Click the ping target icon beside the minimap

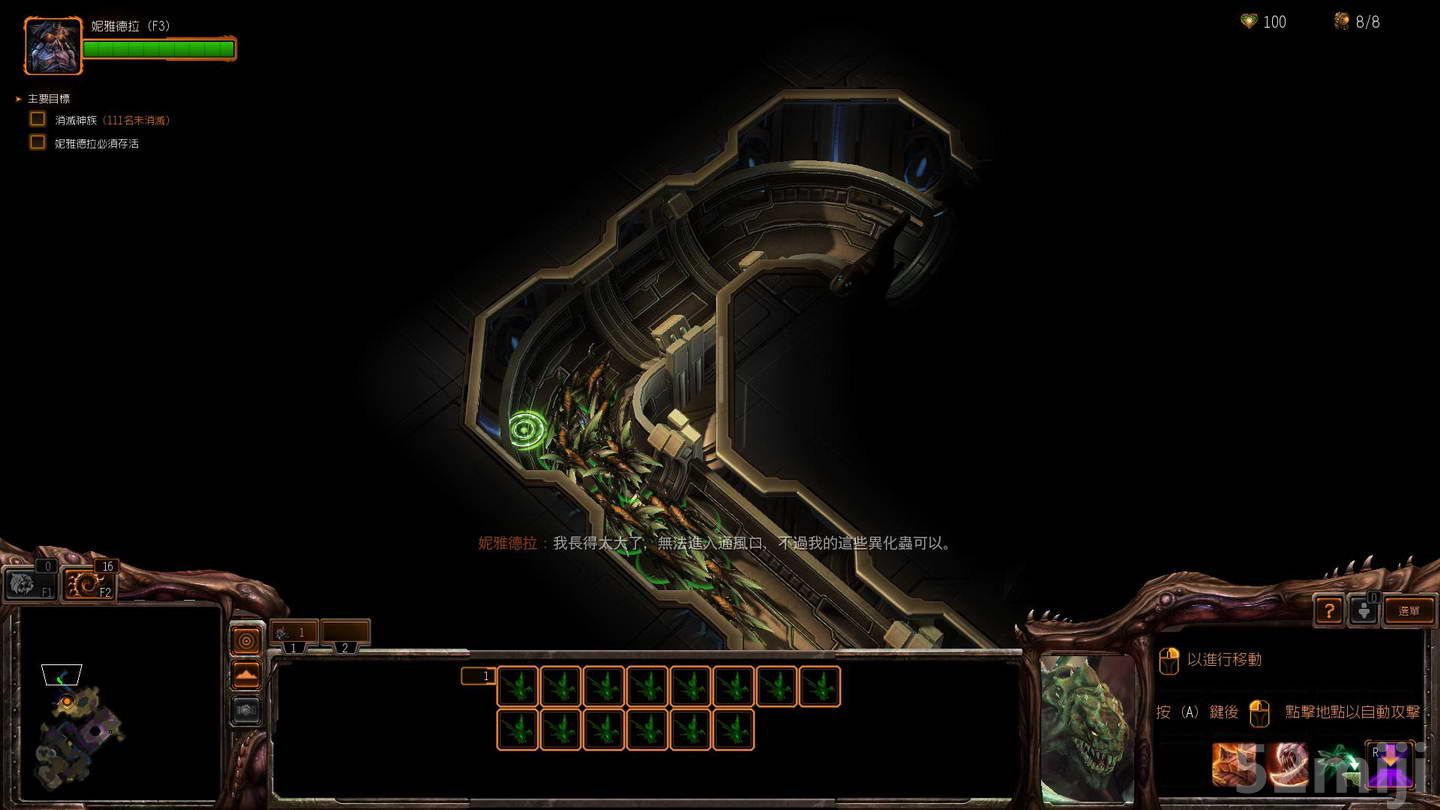247,641
